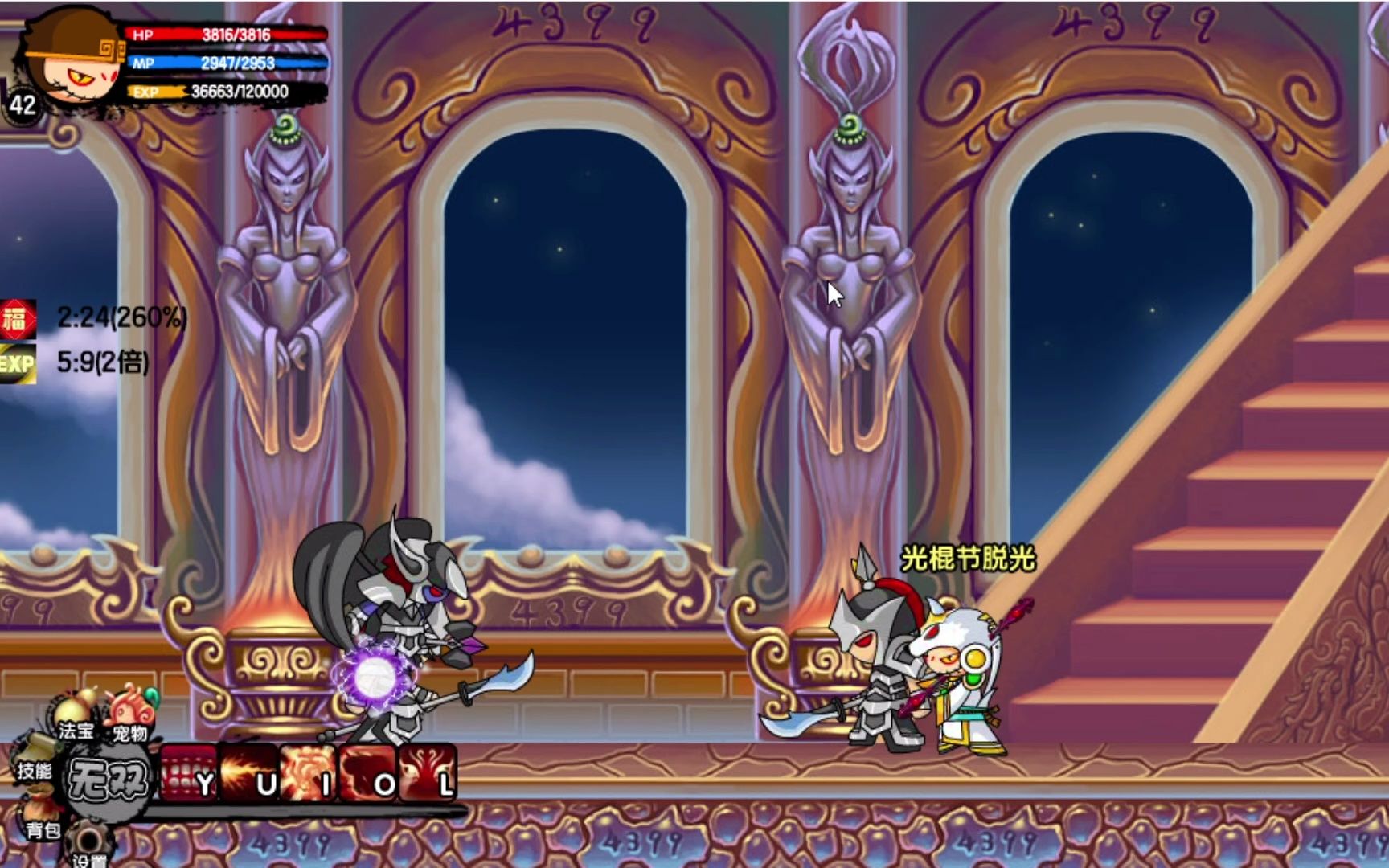Use the fire blast skill in the U slot
1389x868 pixels.
(249, 773)
